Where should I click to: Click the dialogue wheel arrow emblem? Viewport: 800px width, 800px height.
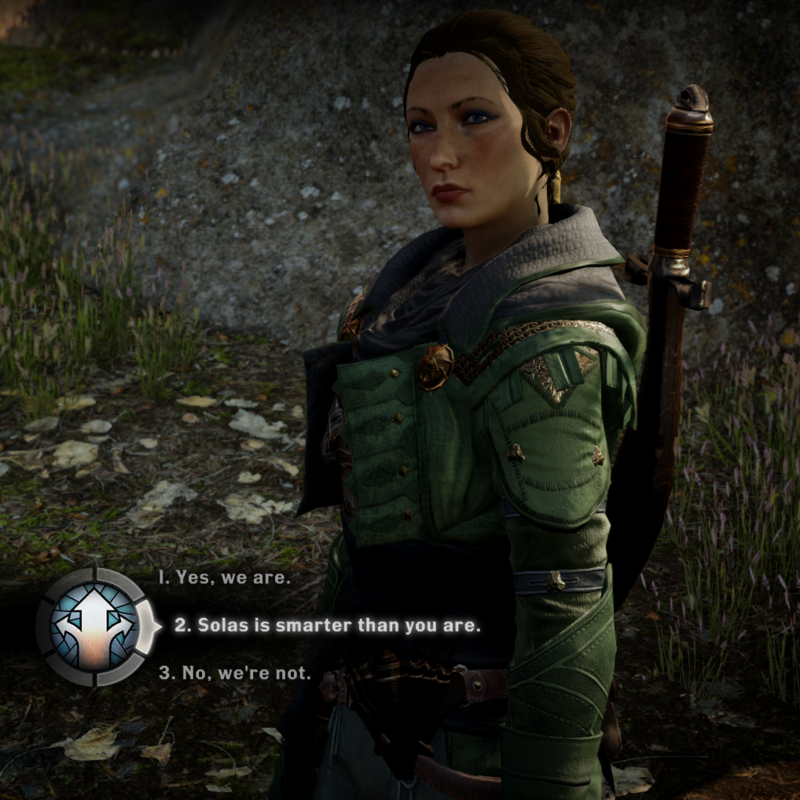tap(95, 626)
